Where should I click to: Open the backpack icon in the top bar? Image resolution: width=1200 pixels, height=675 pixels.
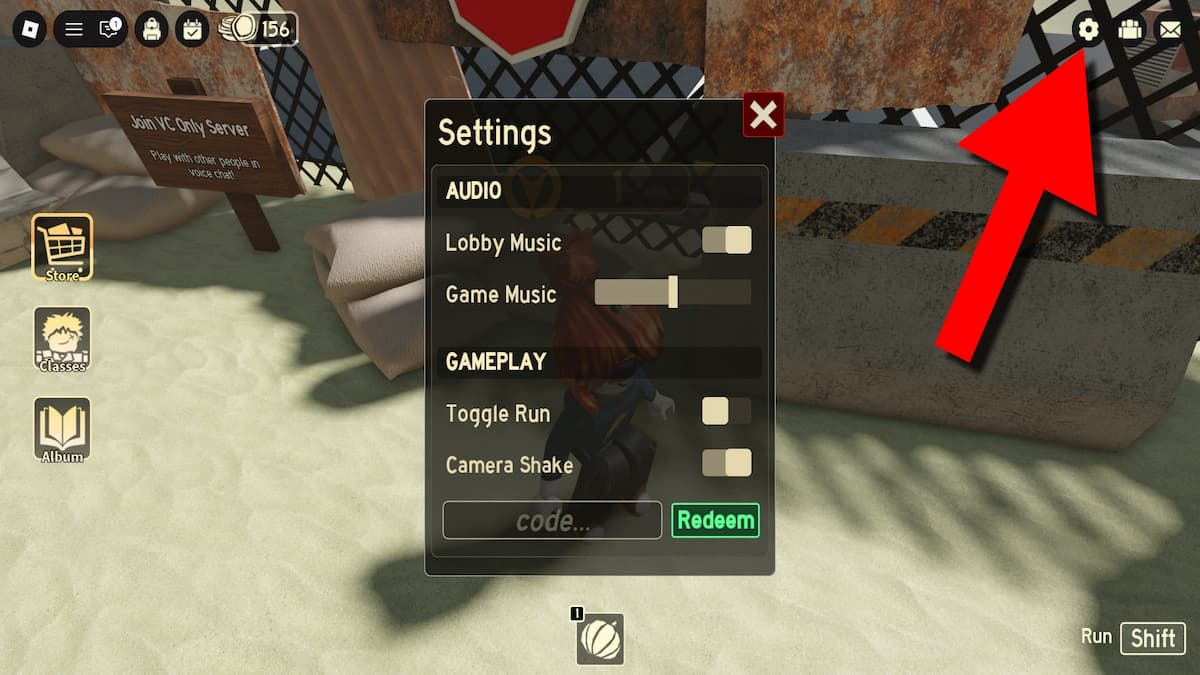(151, 29)
